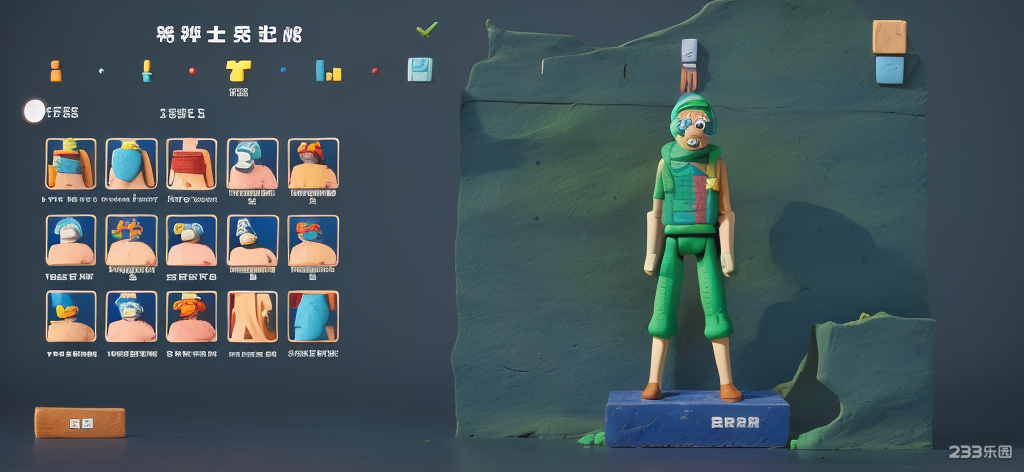
Task: Select the light blue chest cover thumbnail
Action: (131, 163)
